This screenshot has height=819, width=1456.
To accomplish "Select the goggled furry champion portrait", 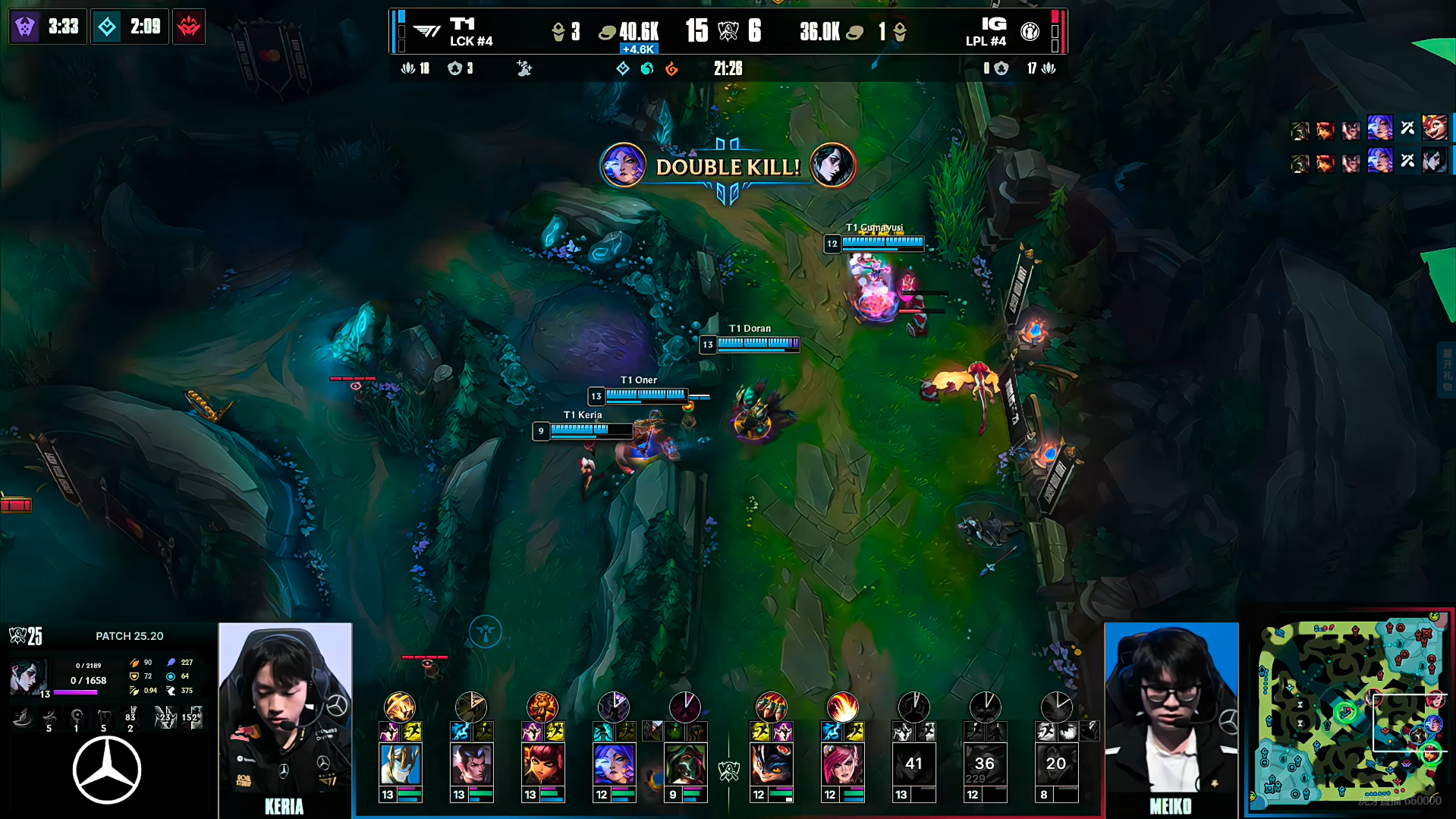I will (771, 764).
